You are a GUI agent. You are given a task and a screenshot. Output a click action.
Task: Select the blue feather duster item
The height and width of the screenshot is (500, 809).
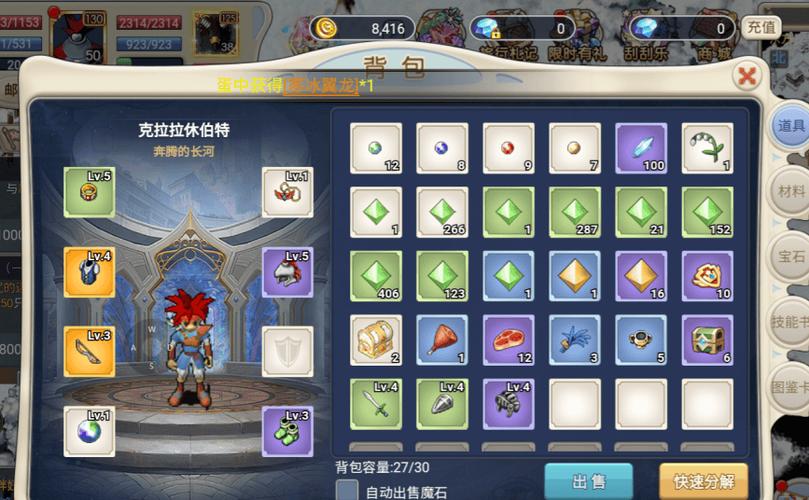click(575, 340)
